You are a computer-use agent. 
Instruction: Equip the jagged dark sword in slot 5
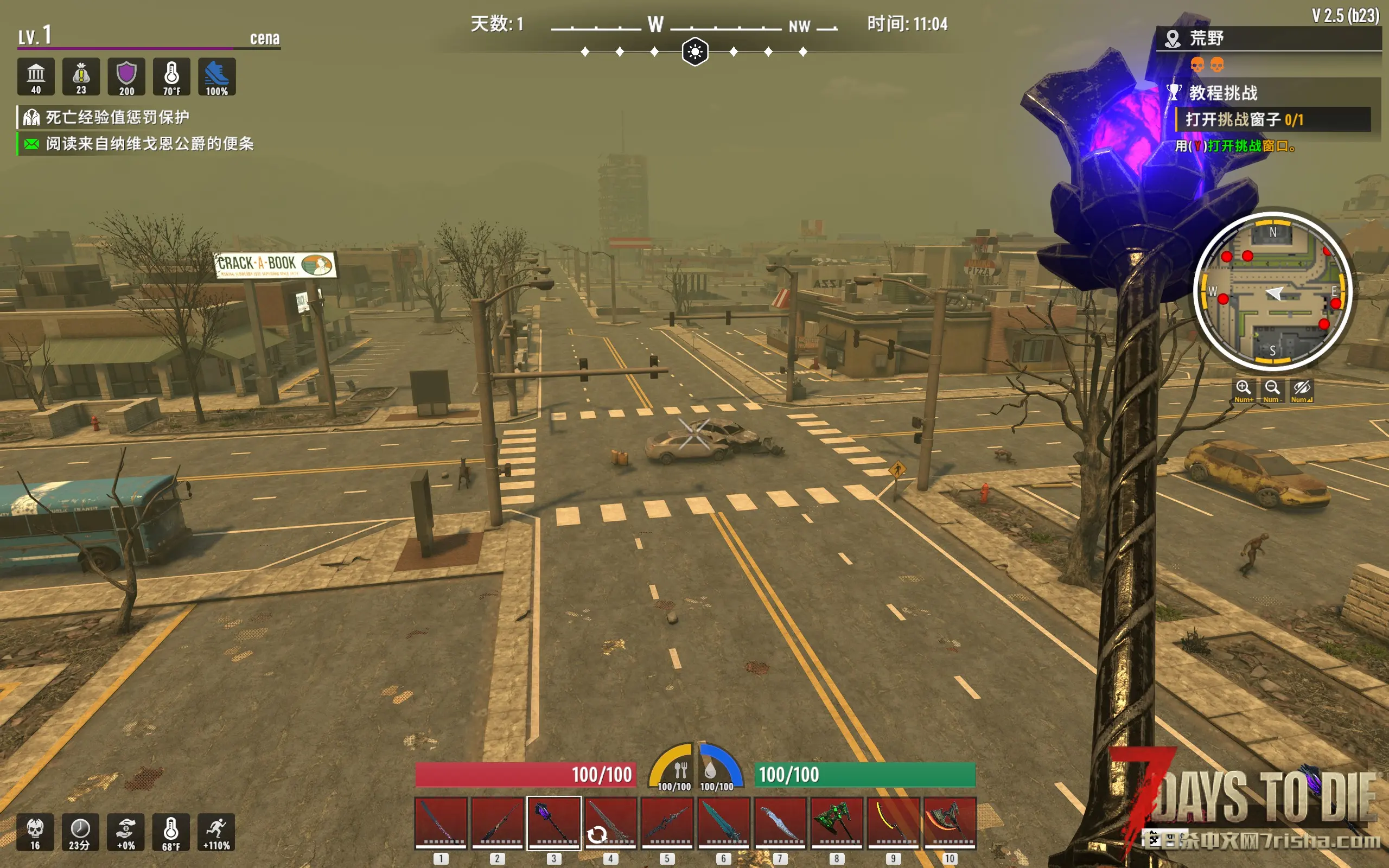tap(667, 822)
